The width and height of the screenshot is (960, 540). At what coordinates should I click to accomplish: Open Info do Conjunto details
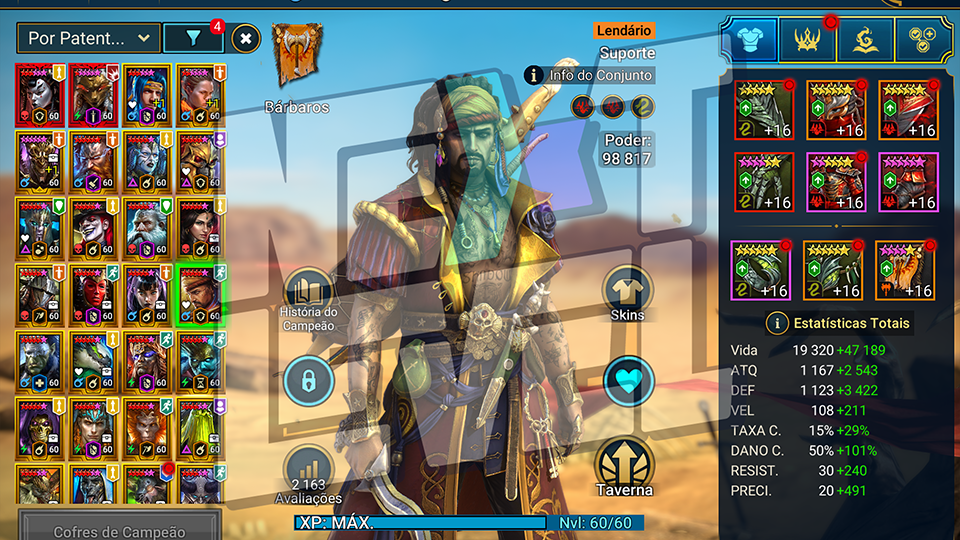590,75
